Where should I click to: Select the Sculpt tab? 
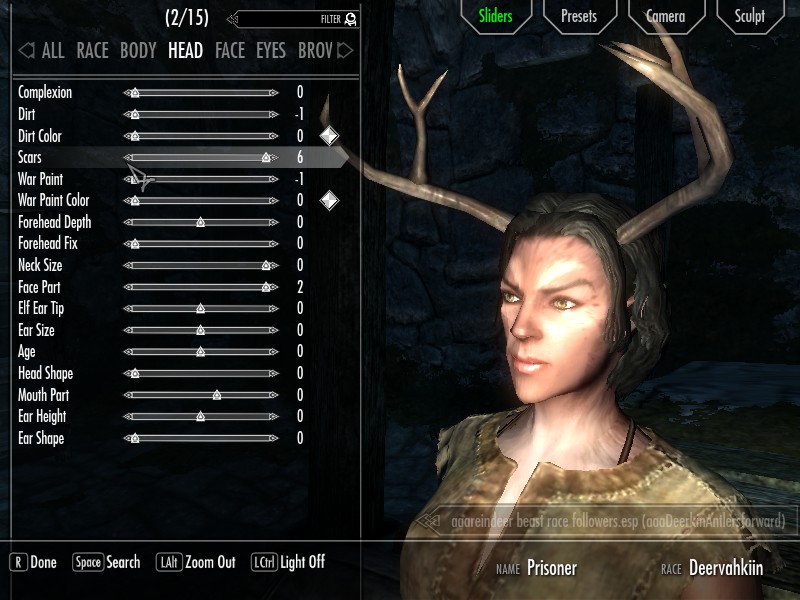[750, 16]
